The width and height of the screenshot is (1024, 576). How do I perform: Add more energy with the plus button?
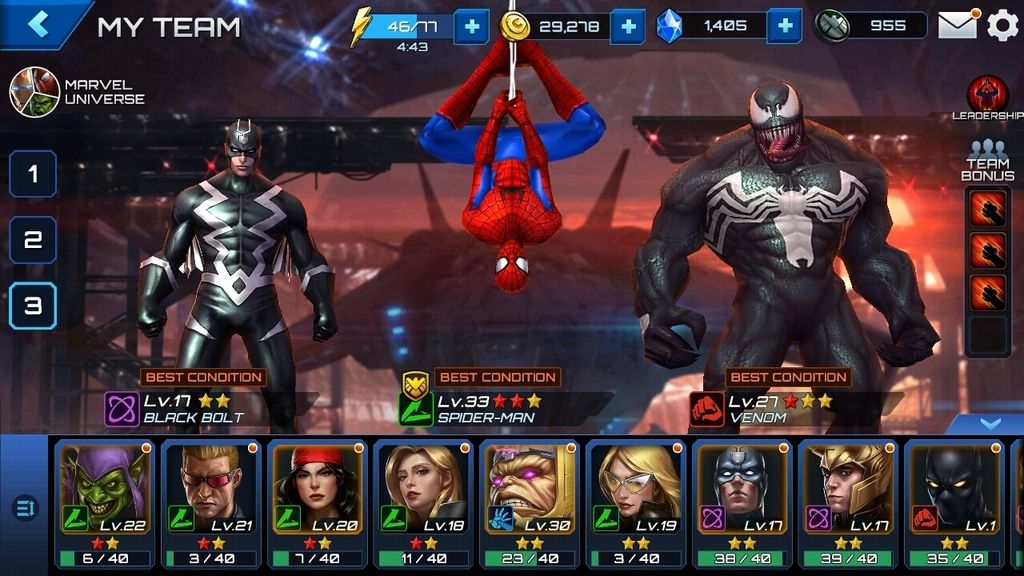471,26
